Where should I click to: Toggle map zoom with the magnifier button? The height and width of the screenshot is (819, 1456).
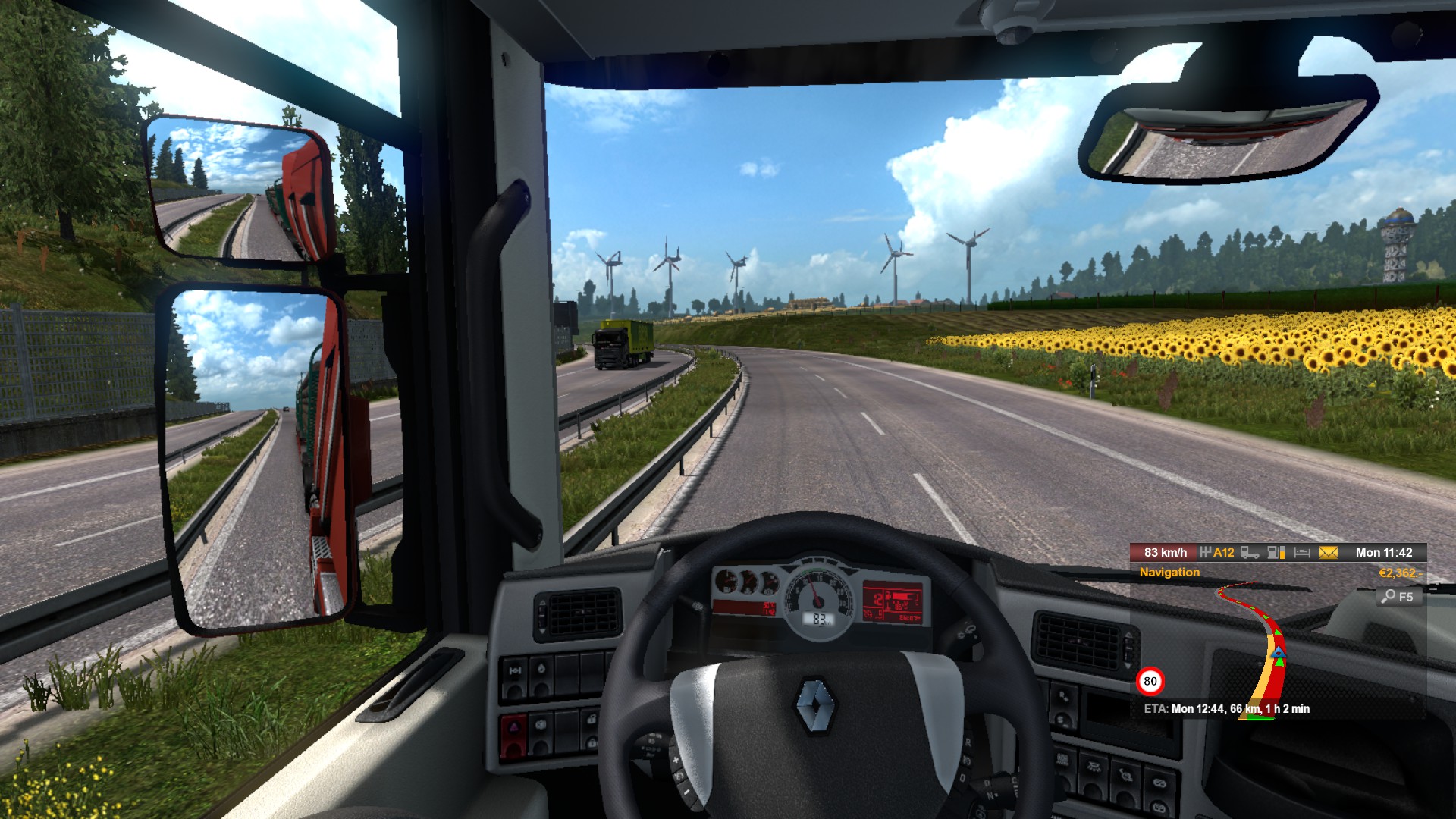pos(1397,597)
